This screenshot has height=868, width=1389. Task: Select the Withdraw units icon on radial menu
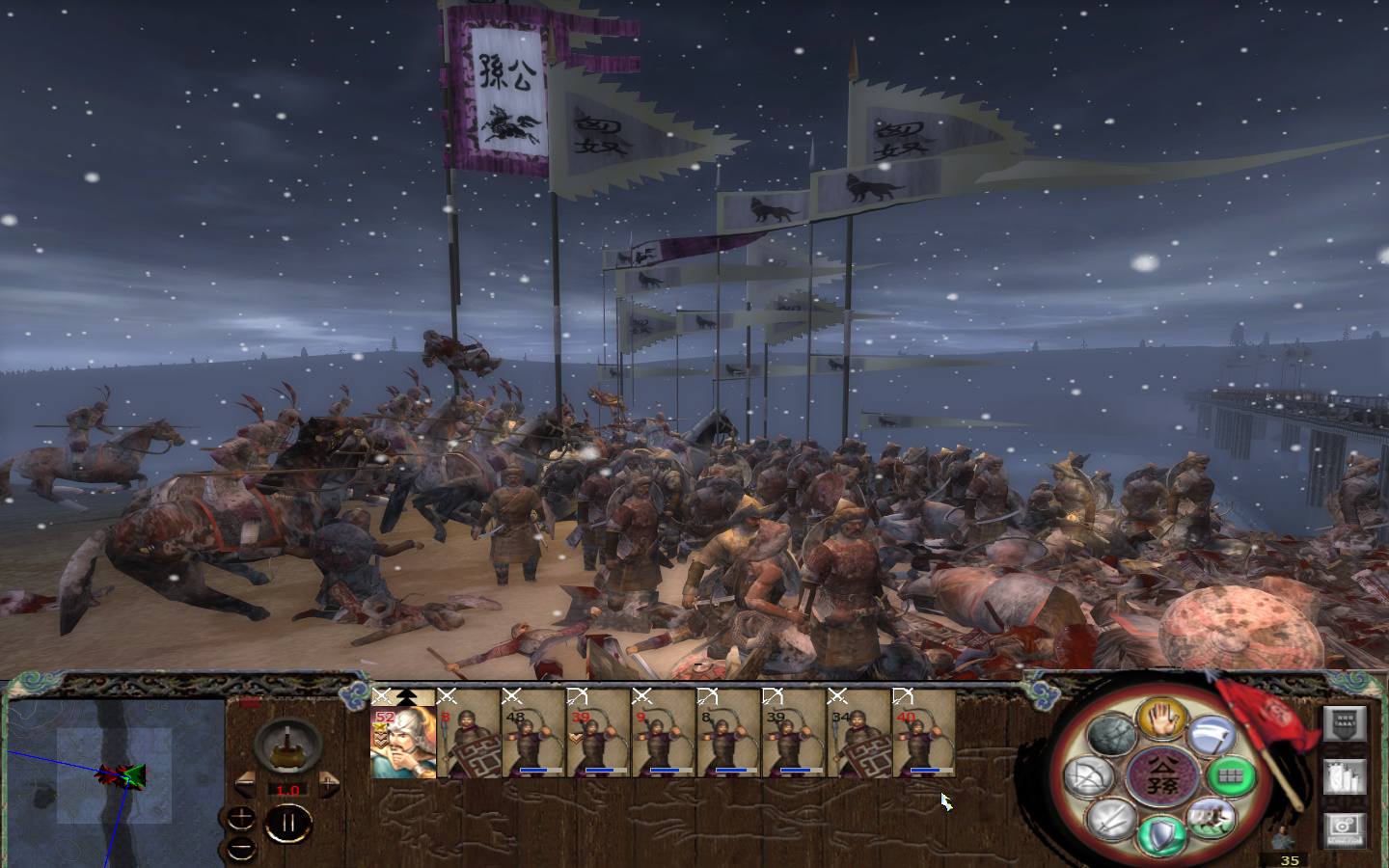click(1211, 735)
